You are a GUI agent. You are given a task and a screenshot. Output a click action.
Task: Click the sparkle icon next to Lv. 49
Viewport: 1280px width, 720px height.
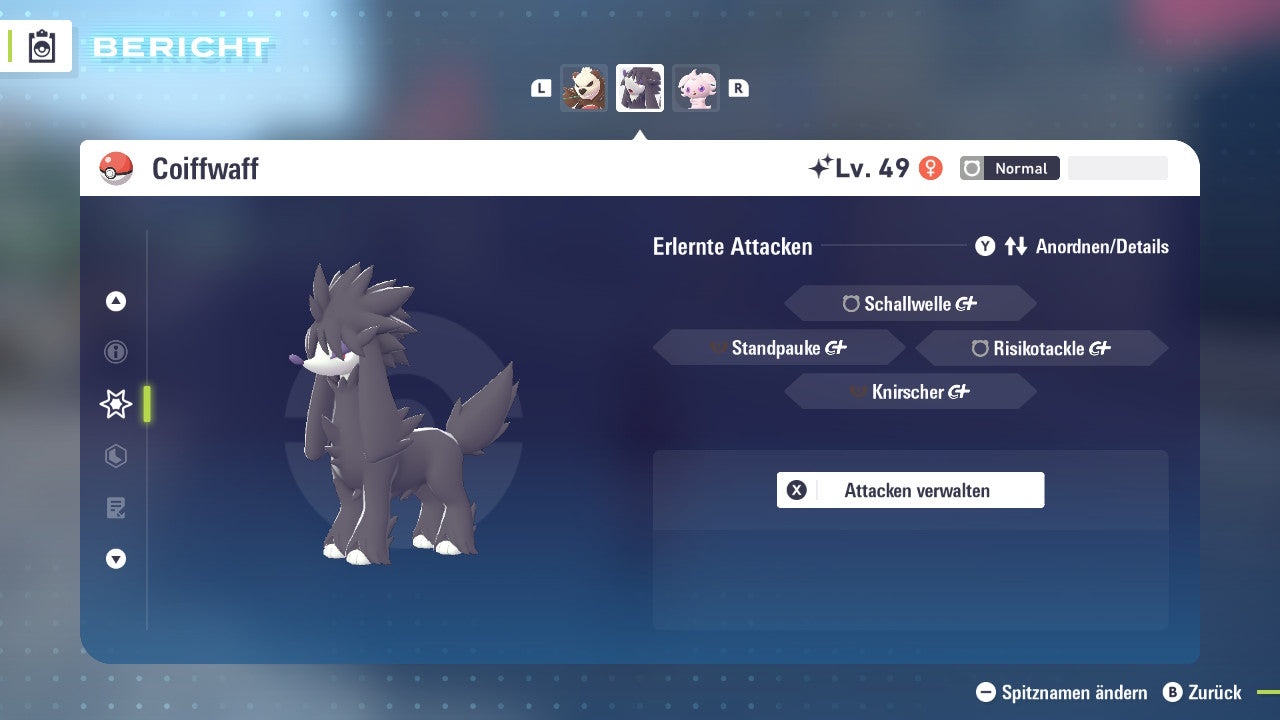[x=822, y=167]
